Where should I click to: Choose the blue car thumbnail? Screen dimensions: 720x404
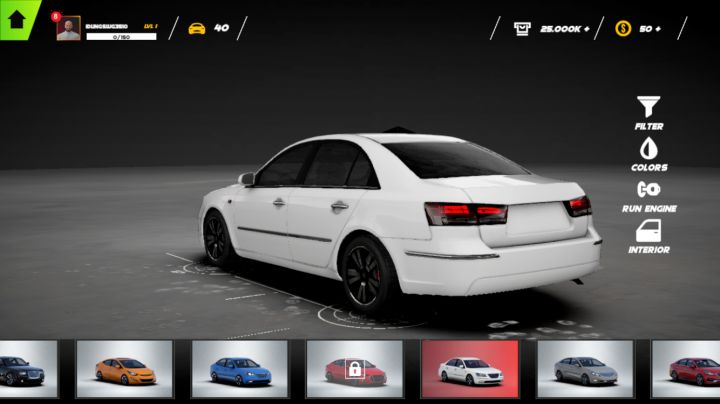pyautogui.click(x=239, y=369)
